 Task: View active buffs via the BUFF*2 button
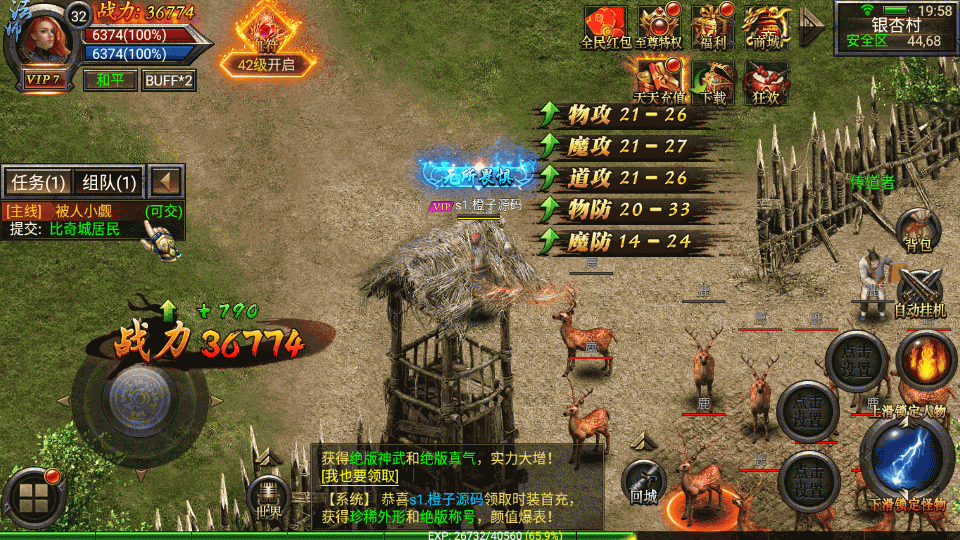pos(169,80)
